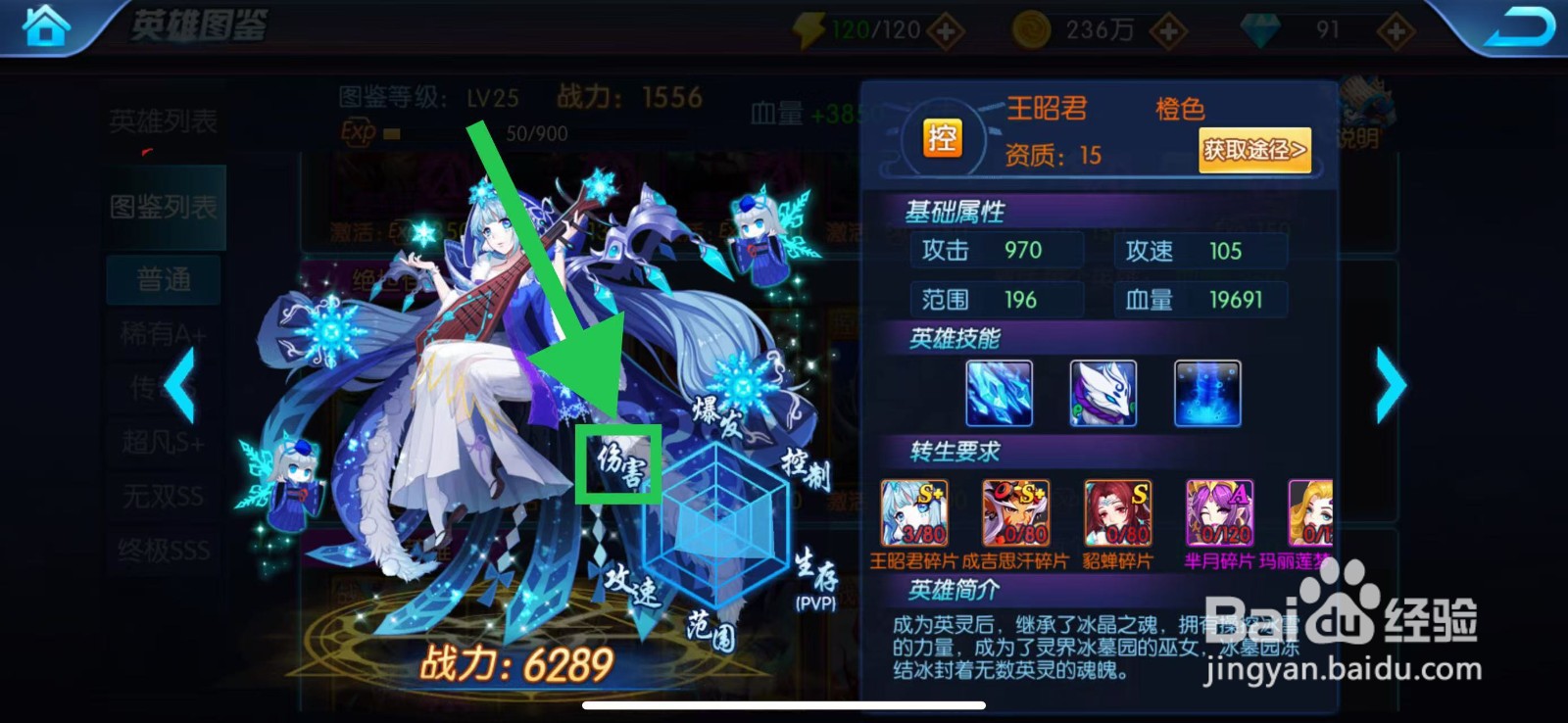
Task: Select the 普通 rarity filter
Action: 161,278
